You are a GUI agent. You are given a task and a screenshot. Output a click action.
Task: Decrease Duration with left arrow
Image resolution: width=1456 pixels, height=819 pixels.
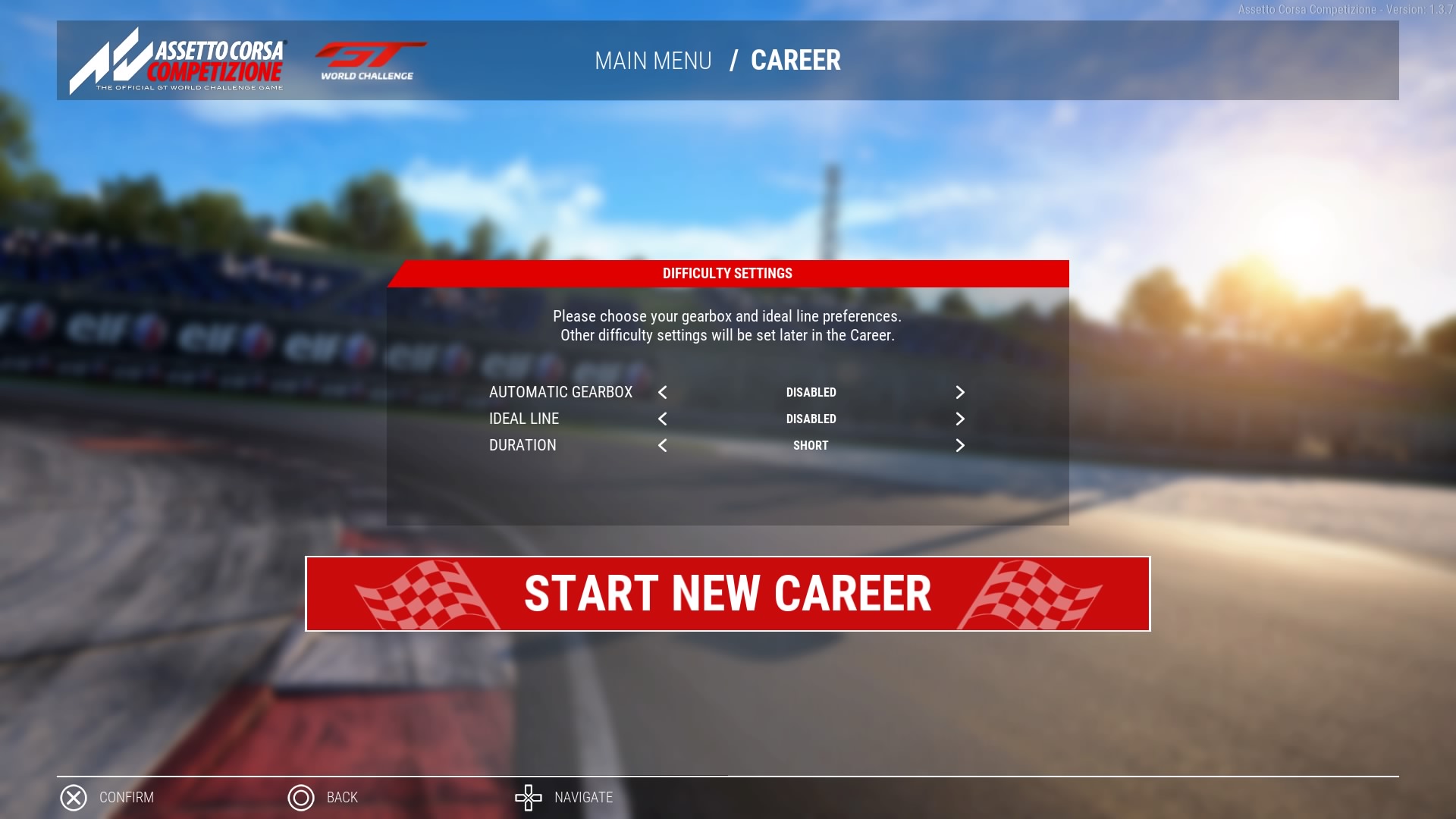[663, 445]
